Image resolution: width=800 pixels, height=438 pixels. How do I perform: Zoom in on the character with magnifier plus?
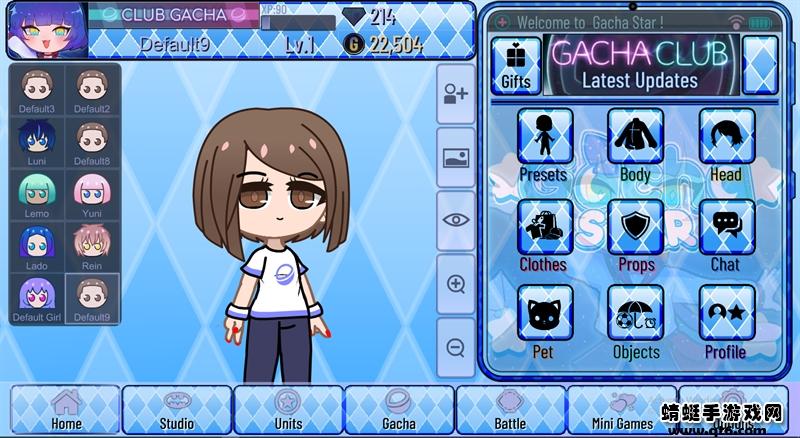click(456, 284)
